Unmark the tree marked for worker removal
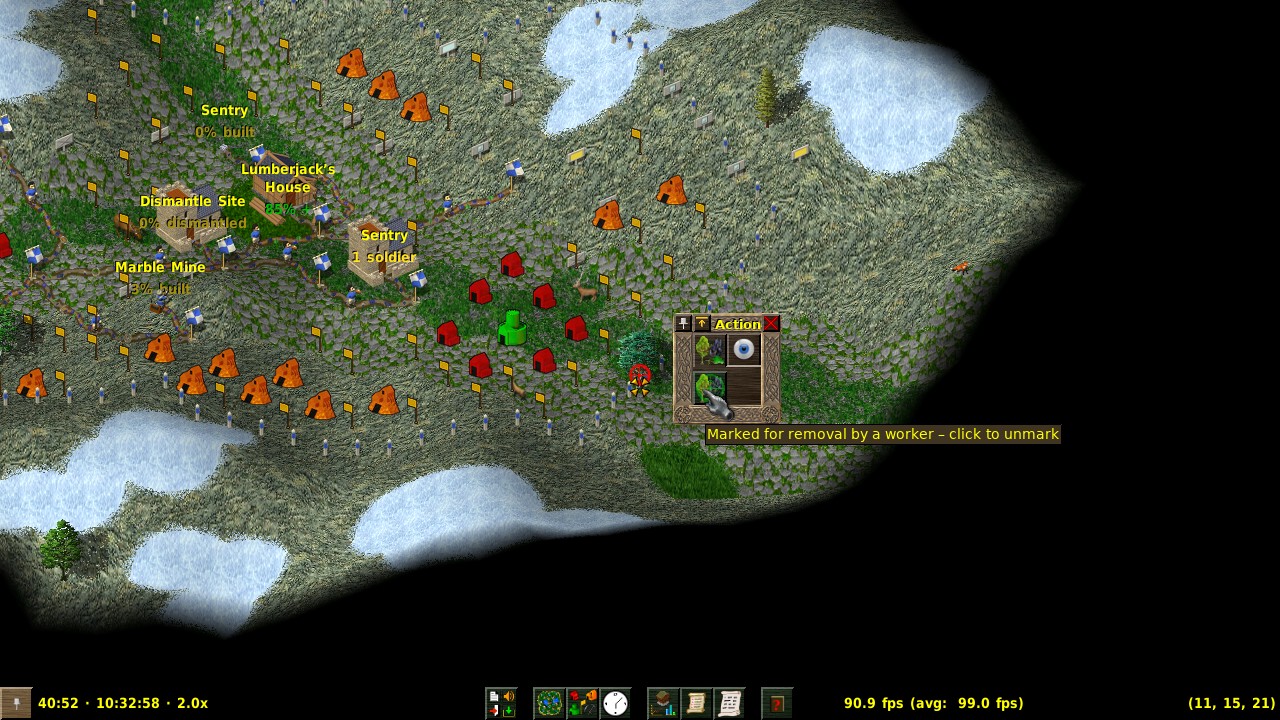Viewport: 1280px width, 720px height. pos(710,388)
